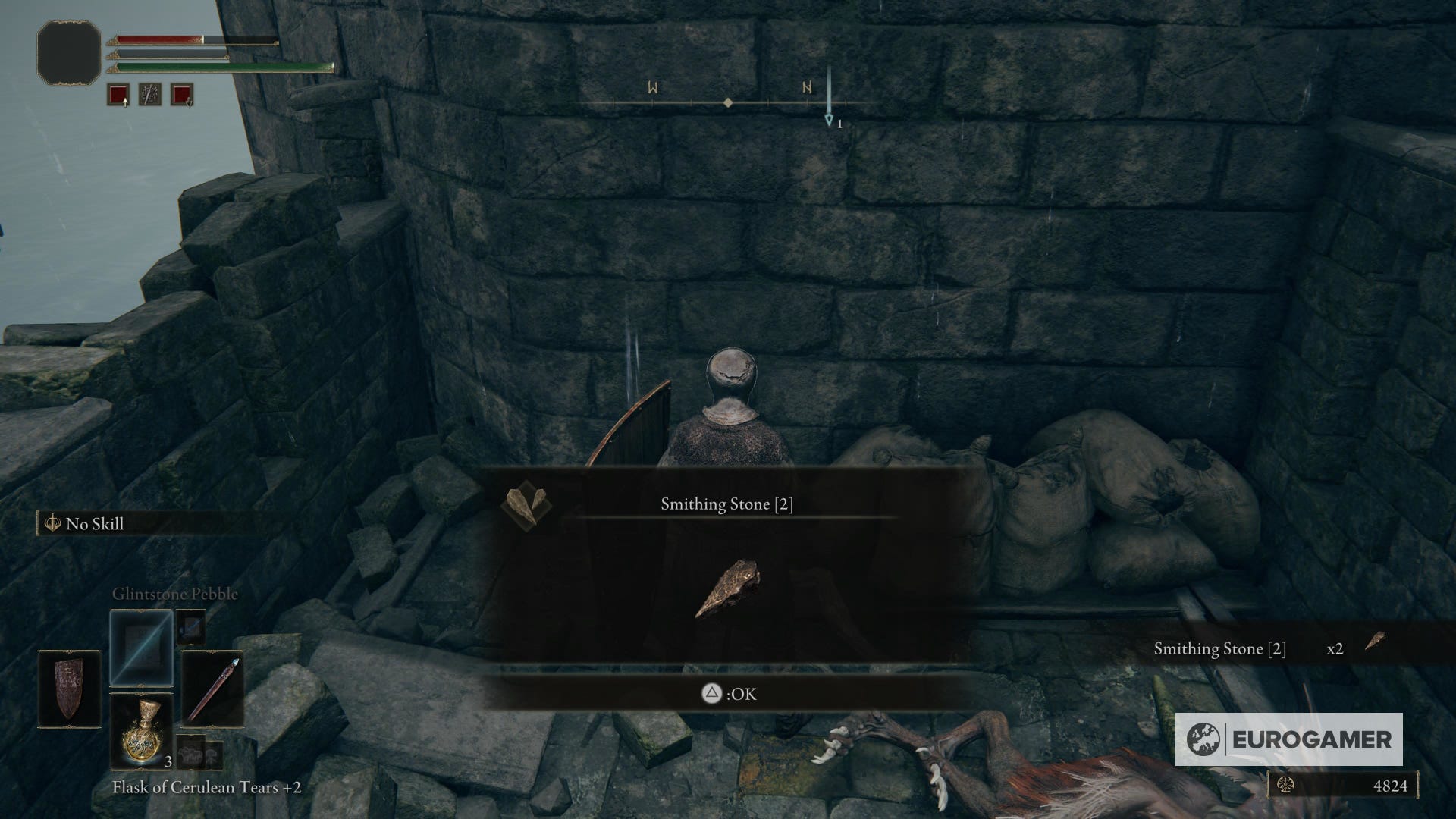Viewport: 1456px width, 819px height.
Task: Click the equipped staff weapon icon
Action: [x=213, y=686]
